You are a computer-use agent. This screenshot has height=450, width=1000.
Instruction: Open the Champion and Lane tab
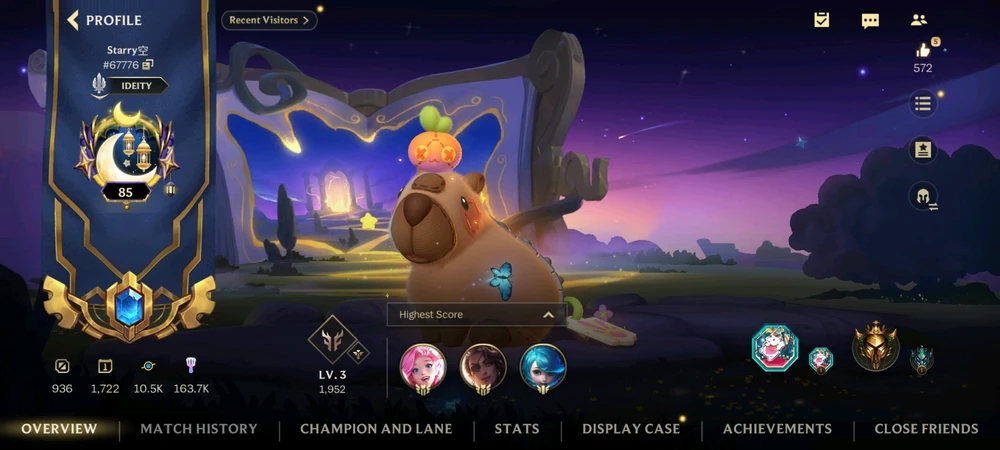(x=376, y=429)
